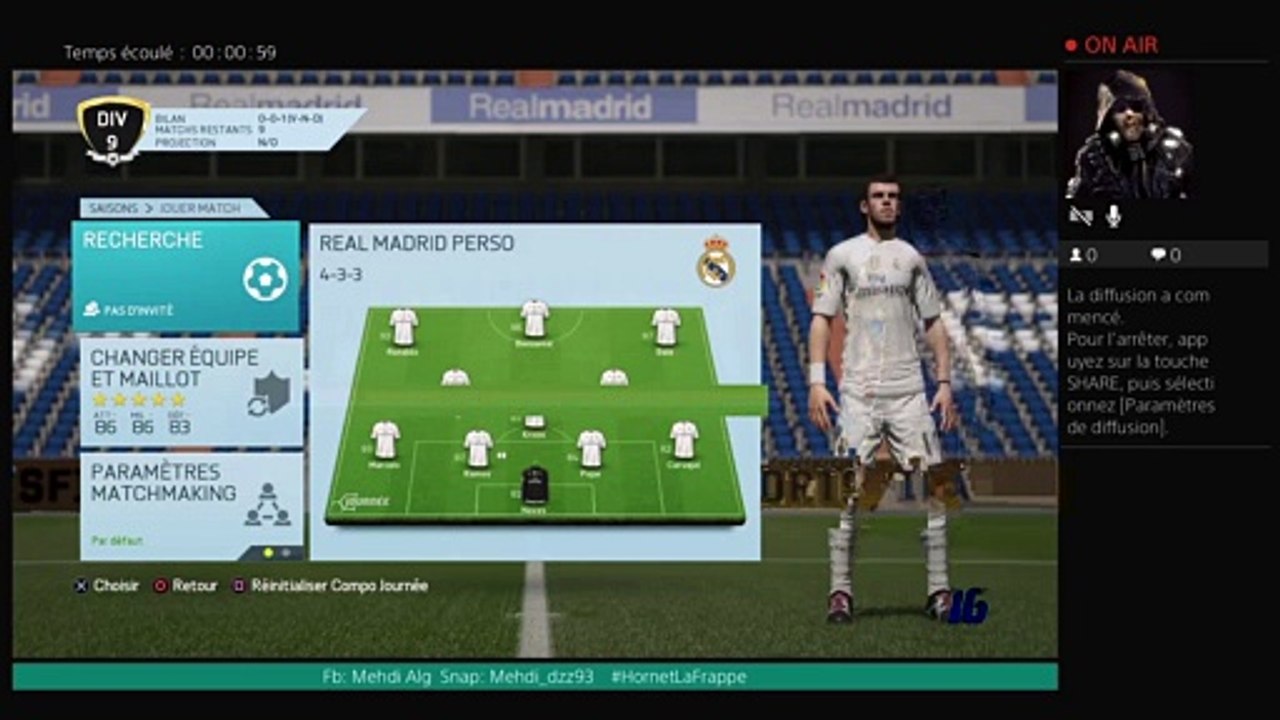This screenshot has height=720, width=1280.
Task: Select the Recherche match search tile
Action: 186,276
